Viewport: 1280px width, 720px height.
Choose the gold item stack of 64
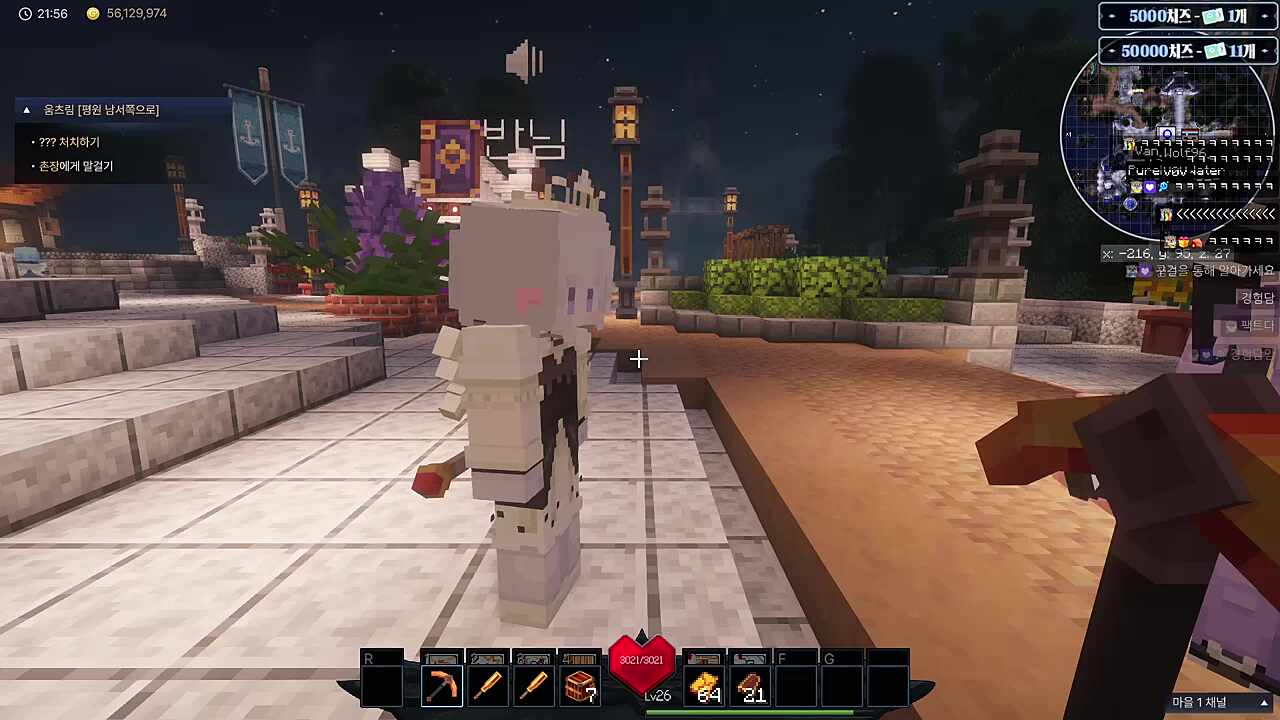pos(707,686)
